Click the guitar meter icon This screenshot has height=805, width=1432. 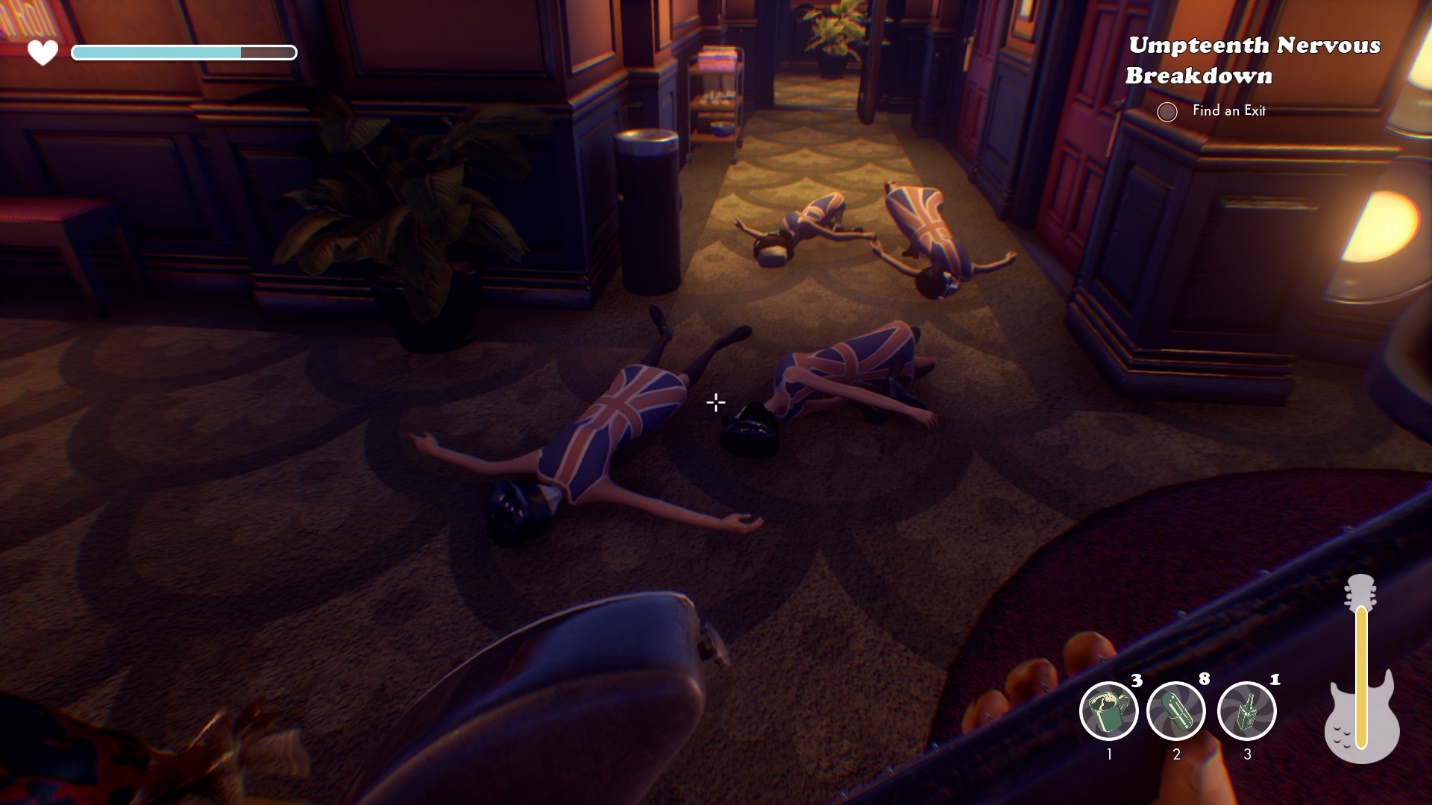point(1361,670)
